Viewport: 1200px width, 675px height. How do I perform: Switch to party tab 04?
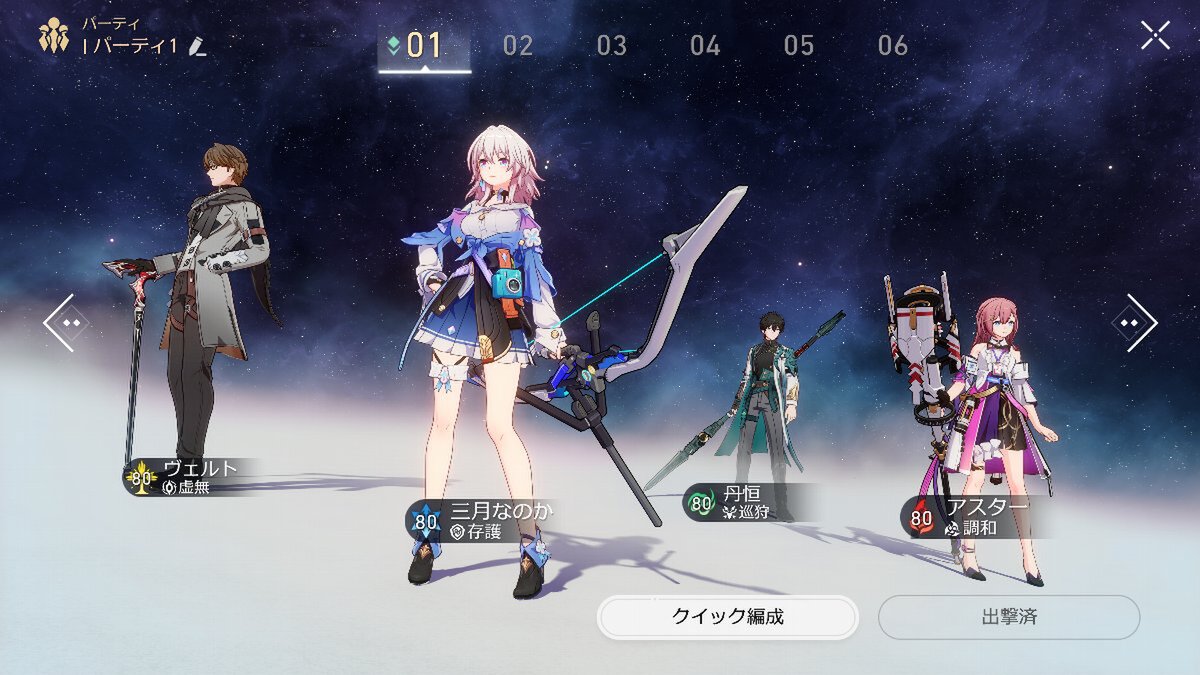pyautogui.click(x=705, y=45)
